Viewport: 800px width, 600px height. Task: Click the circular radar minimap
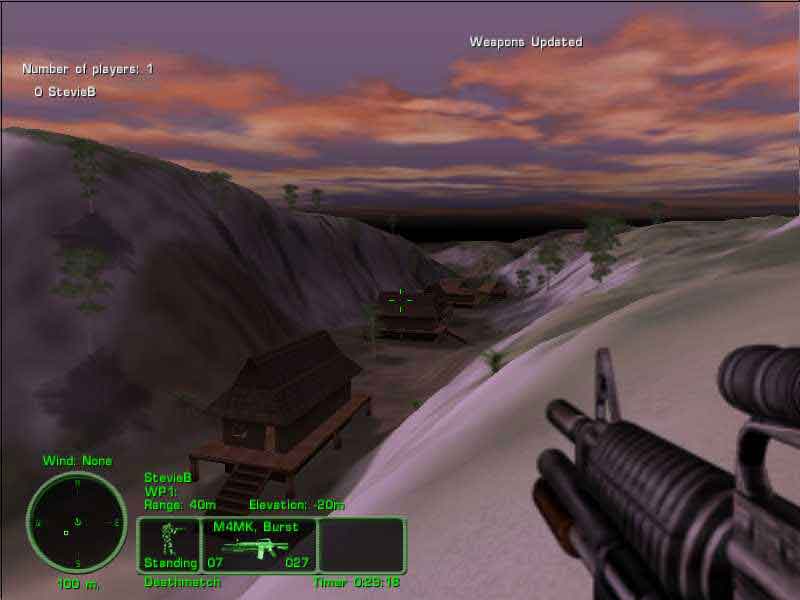coord(77,522)
